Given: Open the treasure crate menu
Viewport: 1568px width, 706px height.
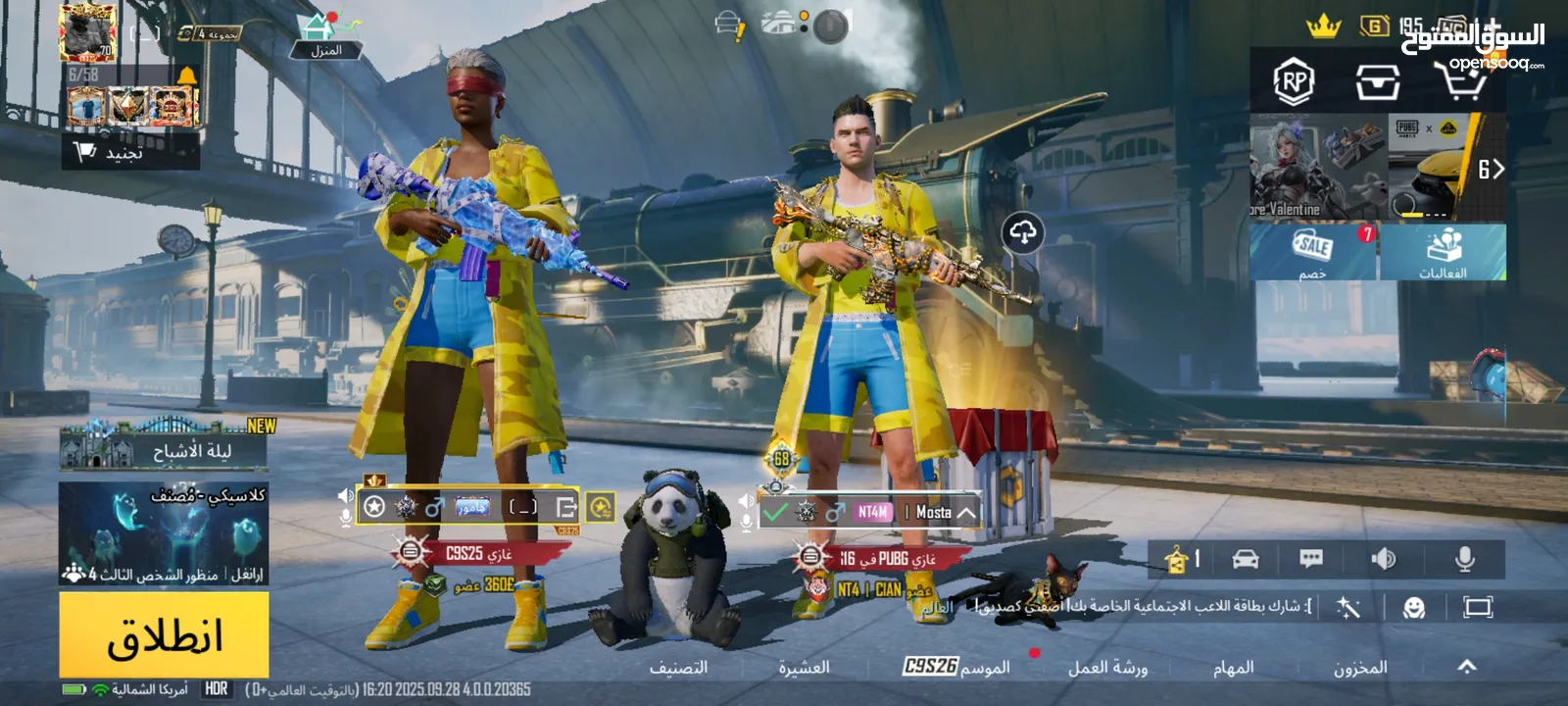Looking at the screenshot, I should click(x=1377, y=82).
